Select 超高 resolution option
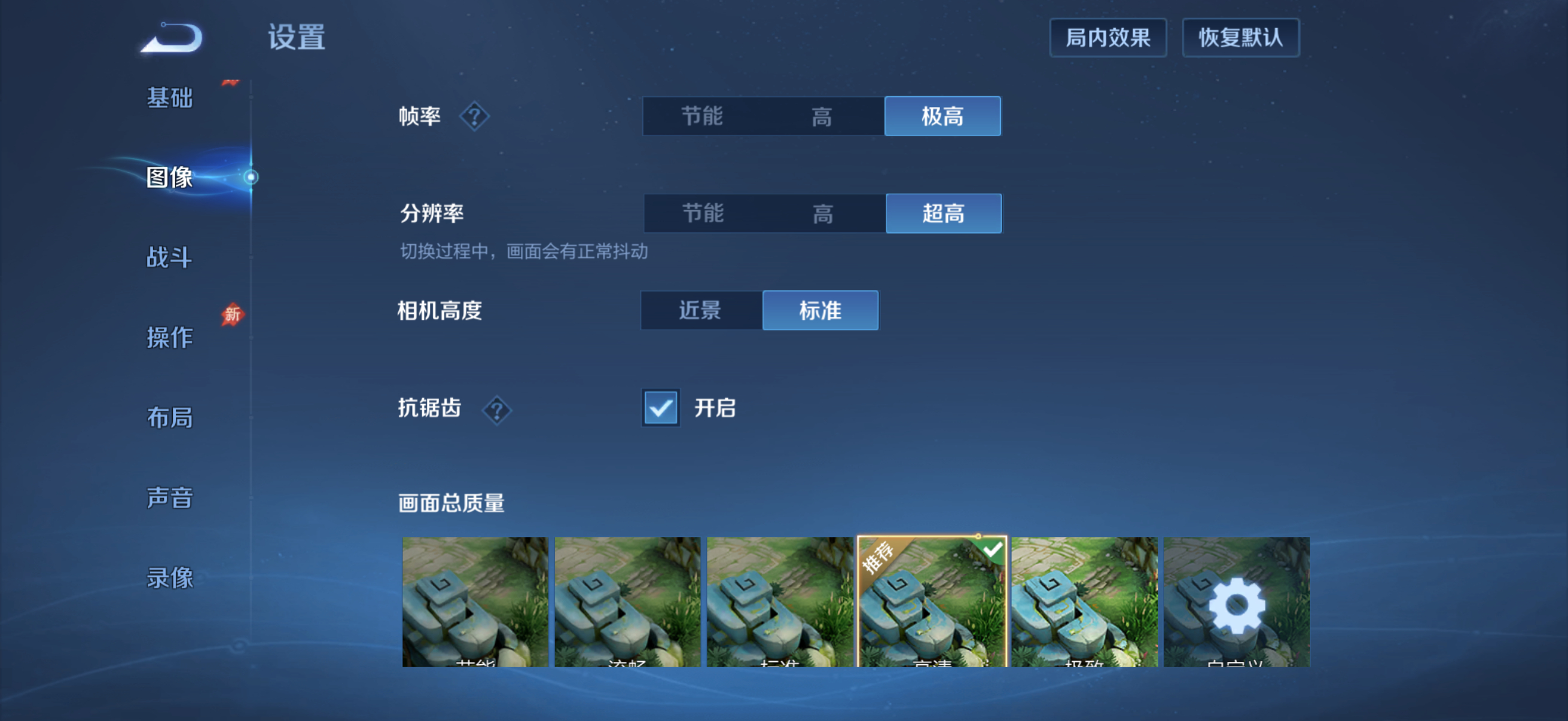Image resolution: width=1568 pixels, height=721 pixels. coord(943,213)
